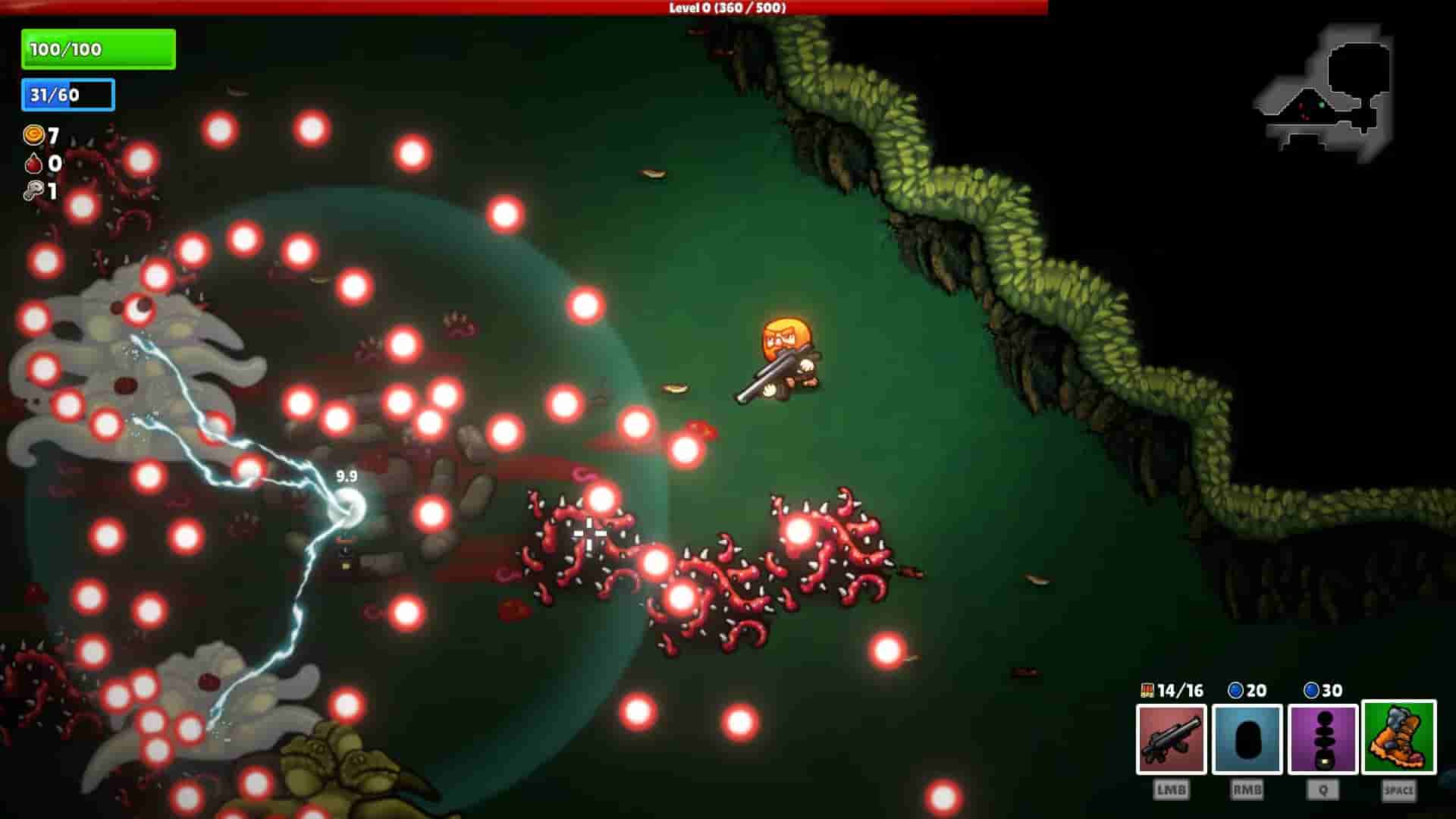Click the ammo magazine icon beside 14/16
The width and height of the screenshot is (1456, 819).
coord(1150,691)
